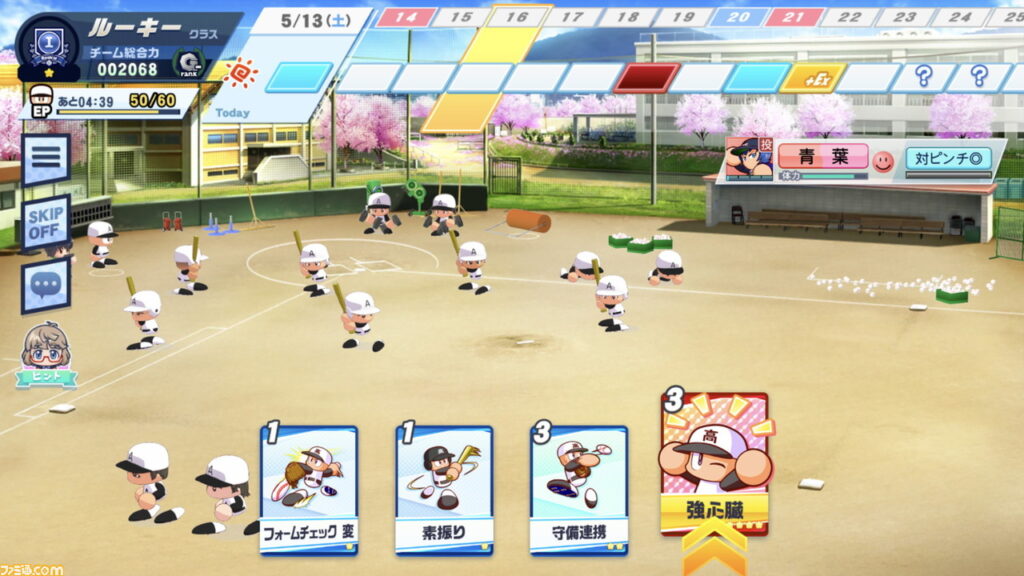Select date 21 on the calendar
The height and width of the screenshot is (576, 1024).
795,17
